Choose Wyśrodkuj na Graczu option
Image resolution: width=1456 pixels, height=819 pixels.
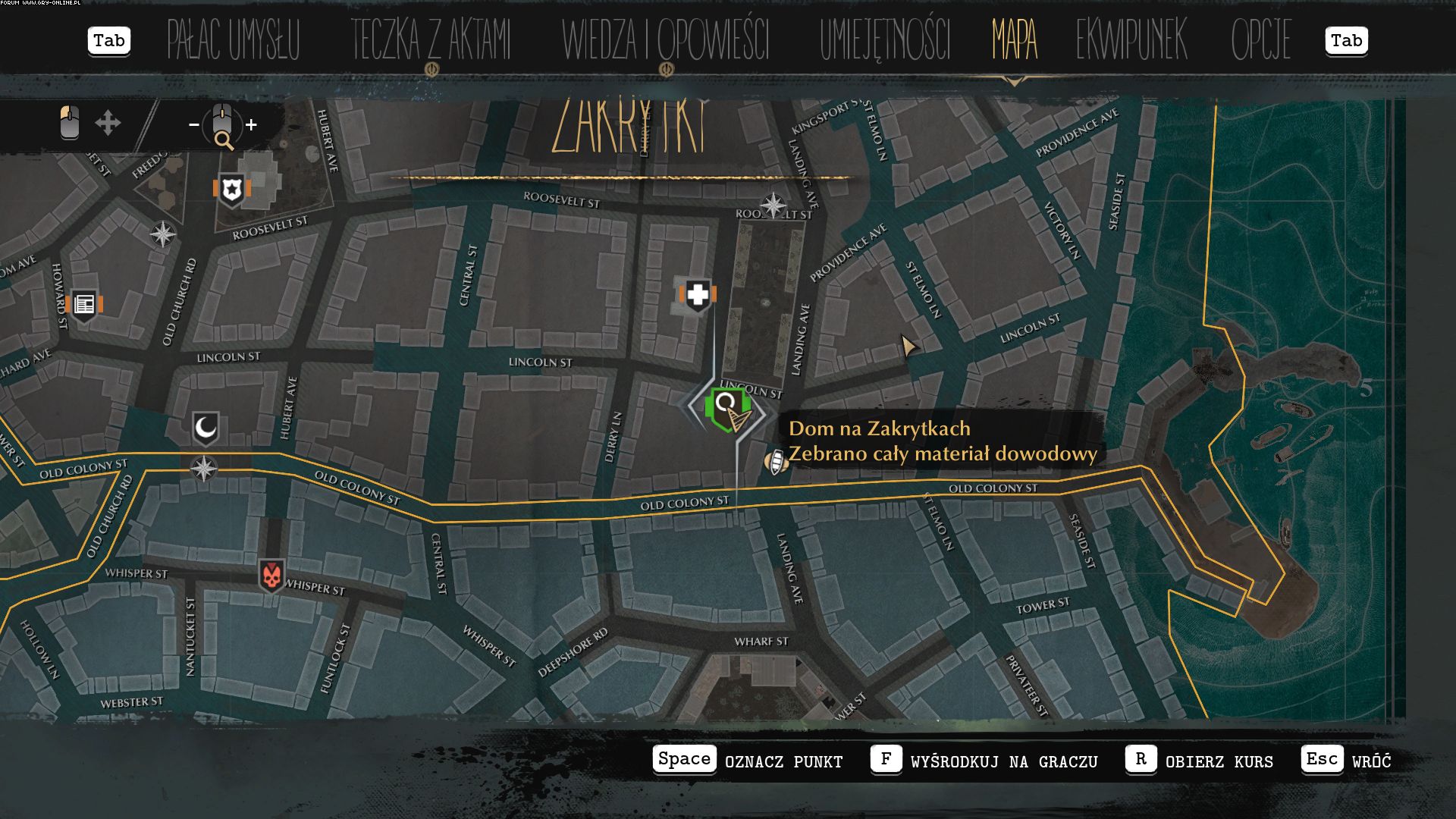pos(984,761)
